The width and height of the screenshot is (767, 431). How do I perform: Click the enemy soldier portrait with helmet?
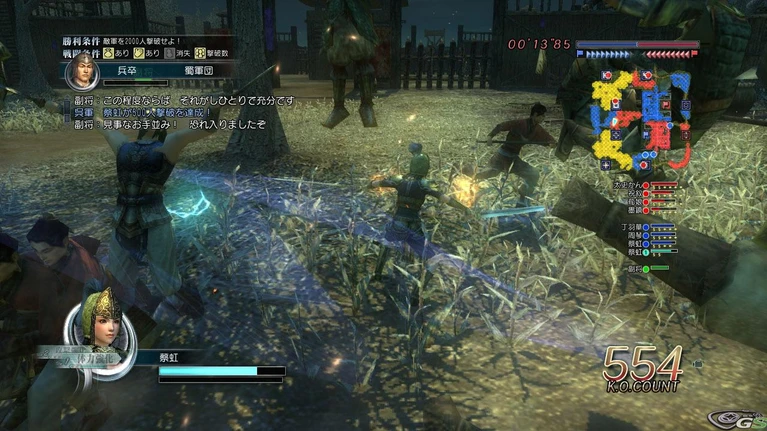[82, 72]
